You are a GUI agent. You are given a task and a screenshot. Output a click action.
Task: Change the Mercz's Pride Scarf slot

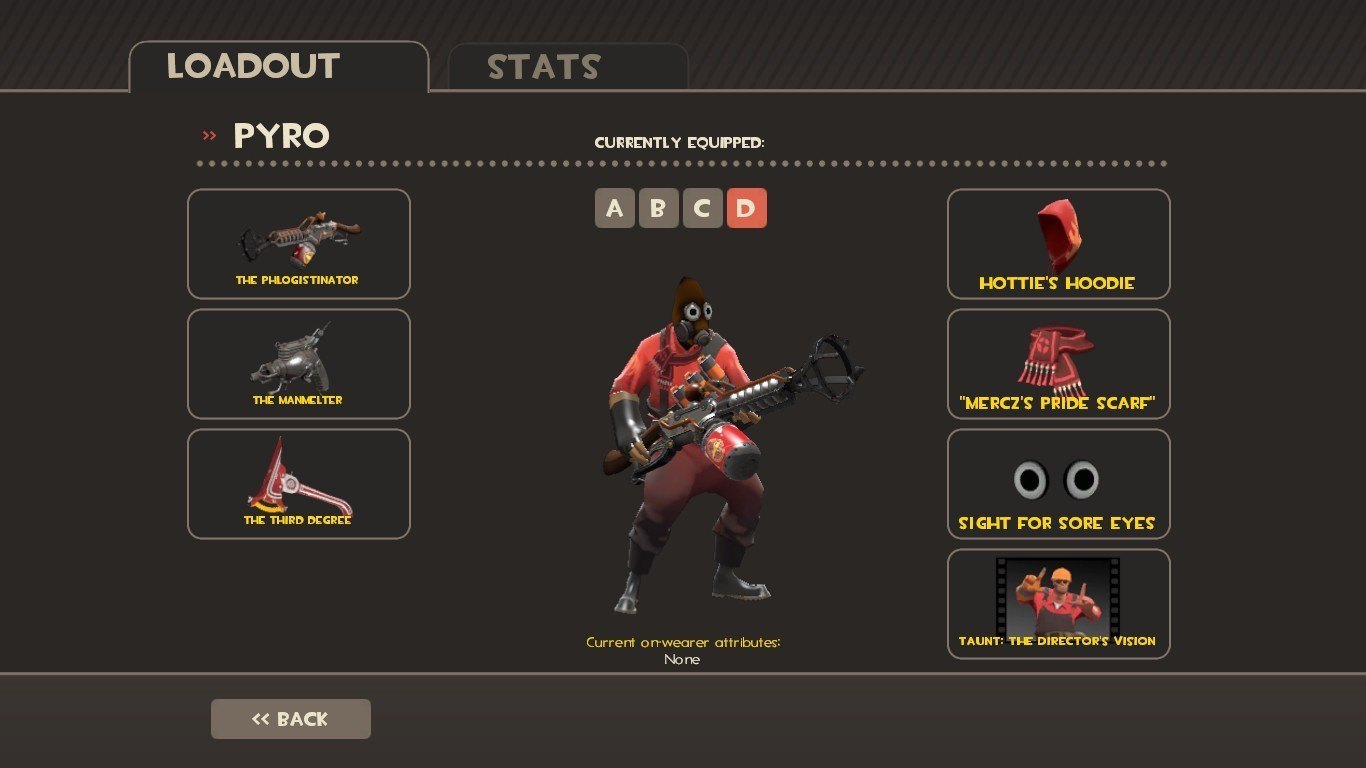pos(1058,364)
